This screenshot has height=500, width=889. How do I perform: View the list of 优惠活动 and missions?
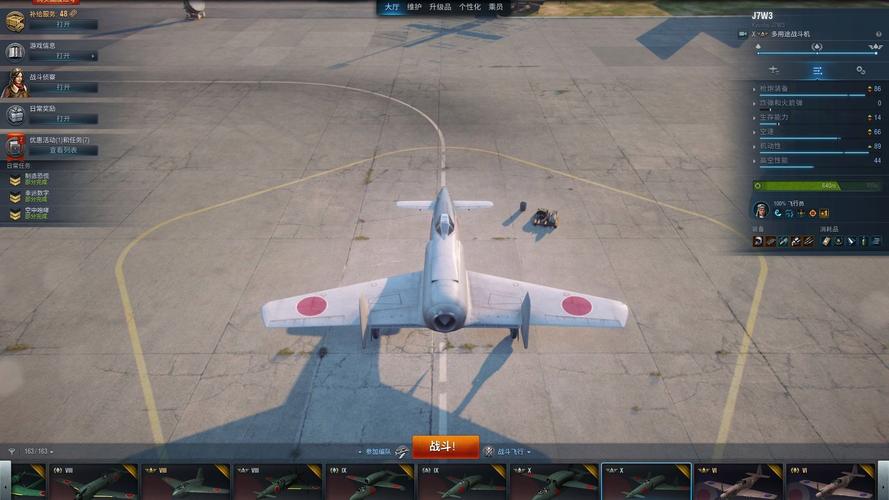[x=63, y=150]
